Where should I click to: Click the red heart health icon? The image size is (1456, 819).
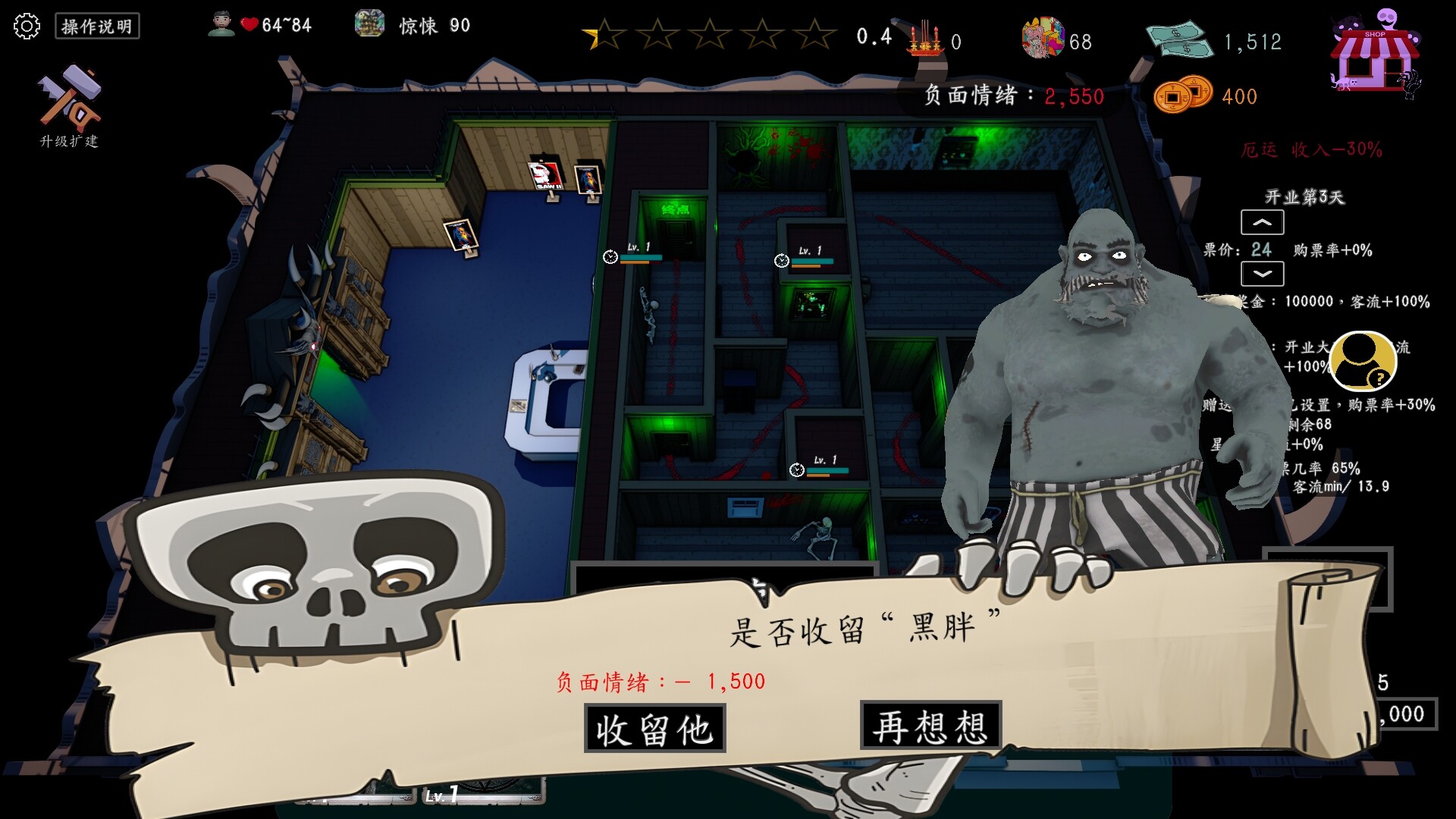pos(248,23)
